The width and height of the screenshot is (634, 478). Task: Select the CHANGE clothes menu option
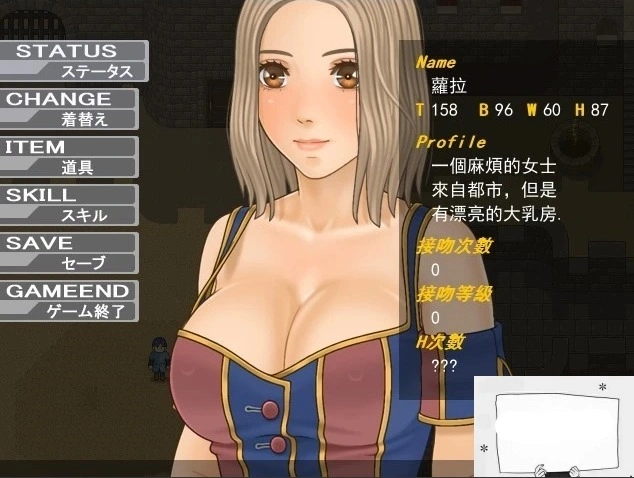pos(70,108)
